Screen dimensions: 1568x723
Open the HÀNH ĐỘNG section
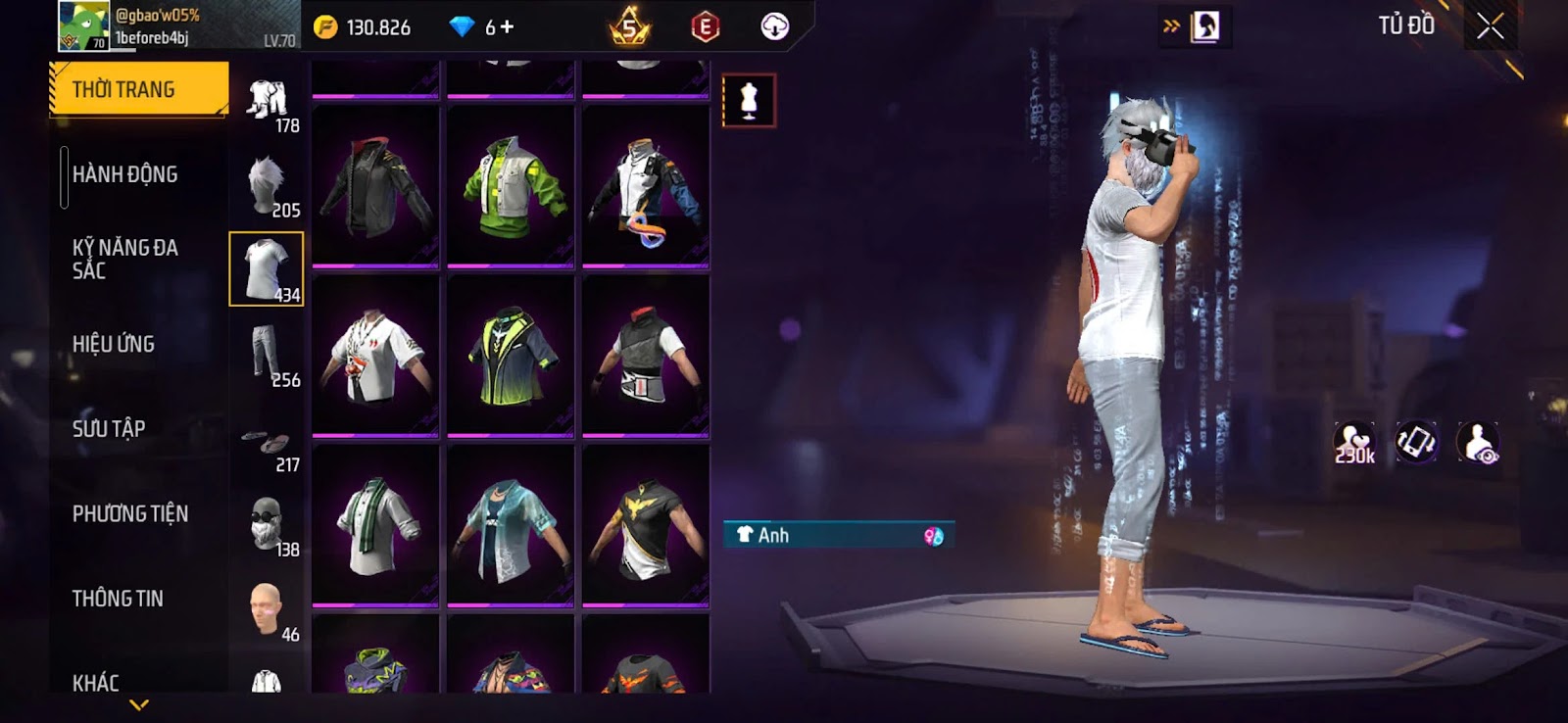[125, 174]
